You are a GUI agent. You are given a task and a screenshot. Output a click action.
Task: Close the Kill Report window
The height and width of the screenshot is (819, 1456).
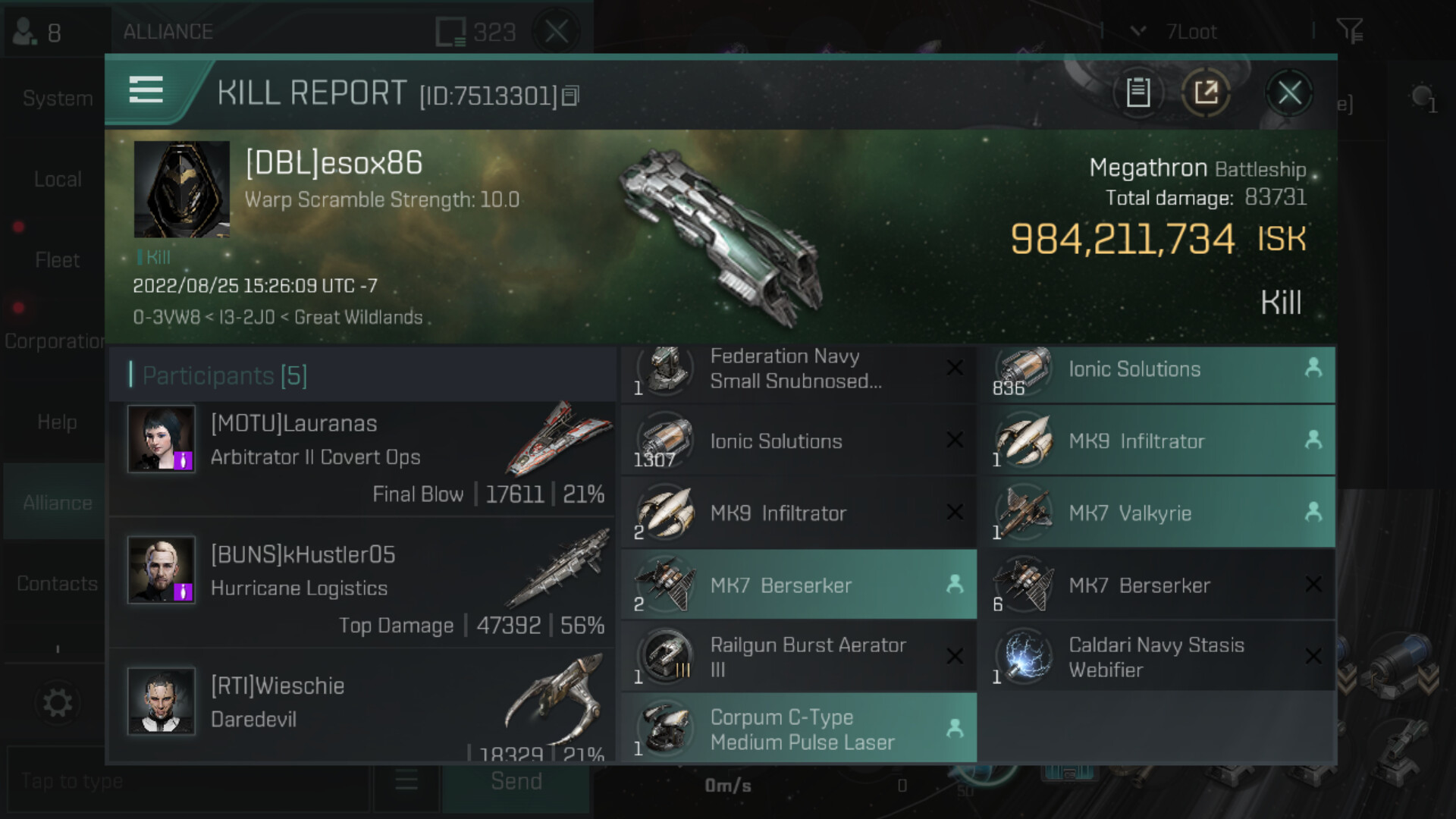[1289, 93]
